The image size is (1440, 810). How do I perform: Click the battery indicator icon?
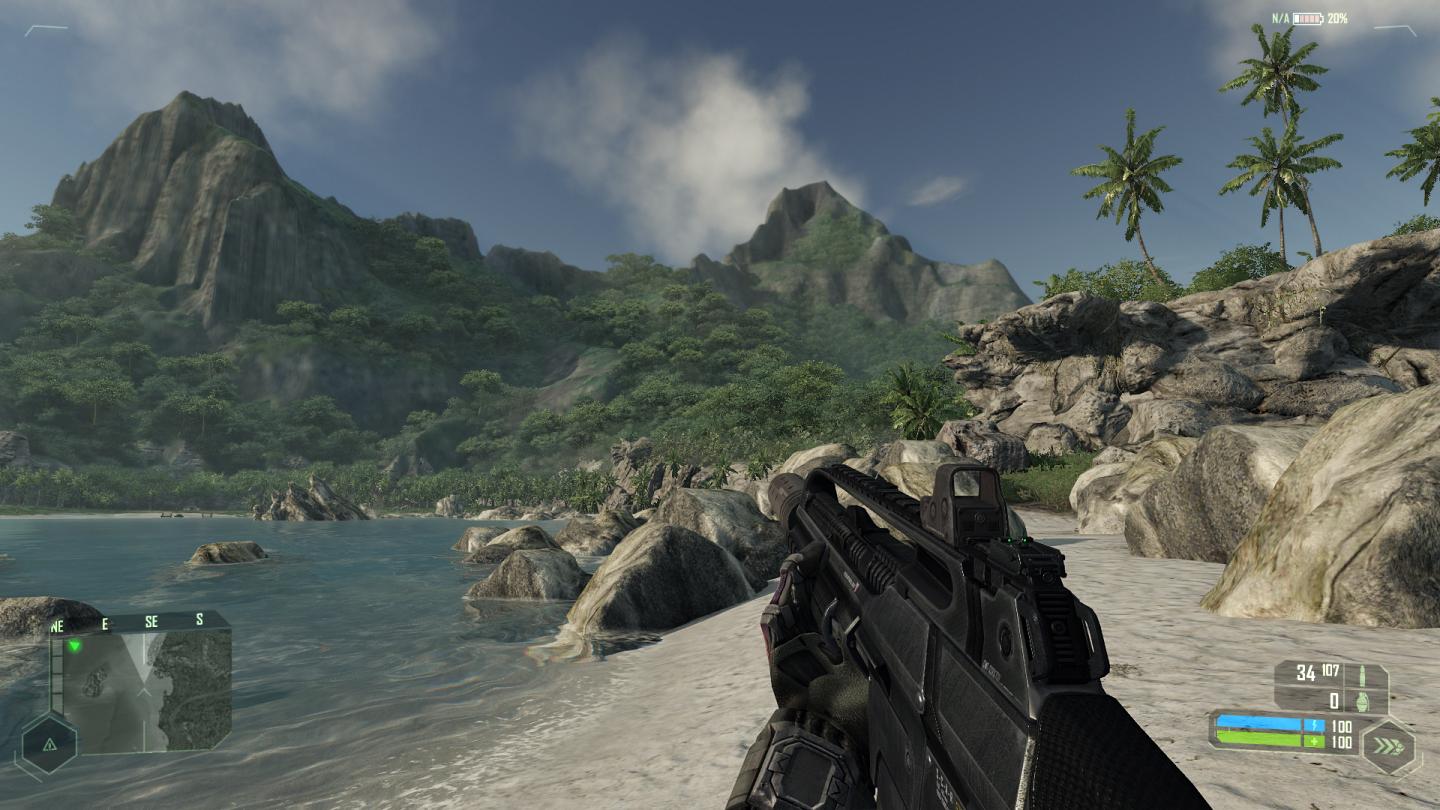pyautogui.click(x=1307, y=18)
